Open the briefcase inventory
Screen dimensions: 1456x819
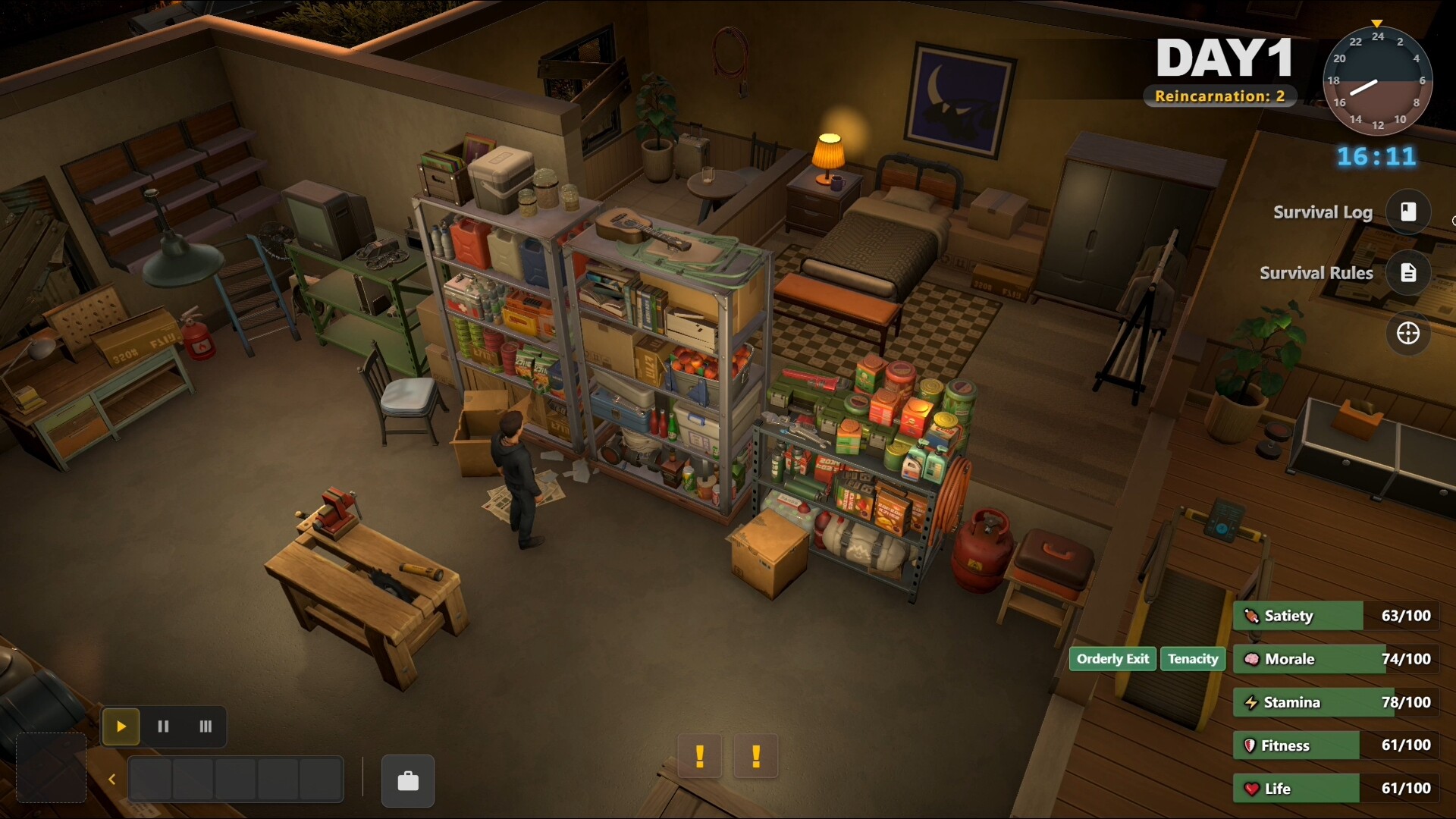click(408, 780)
